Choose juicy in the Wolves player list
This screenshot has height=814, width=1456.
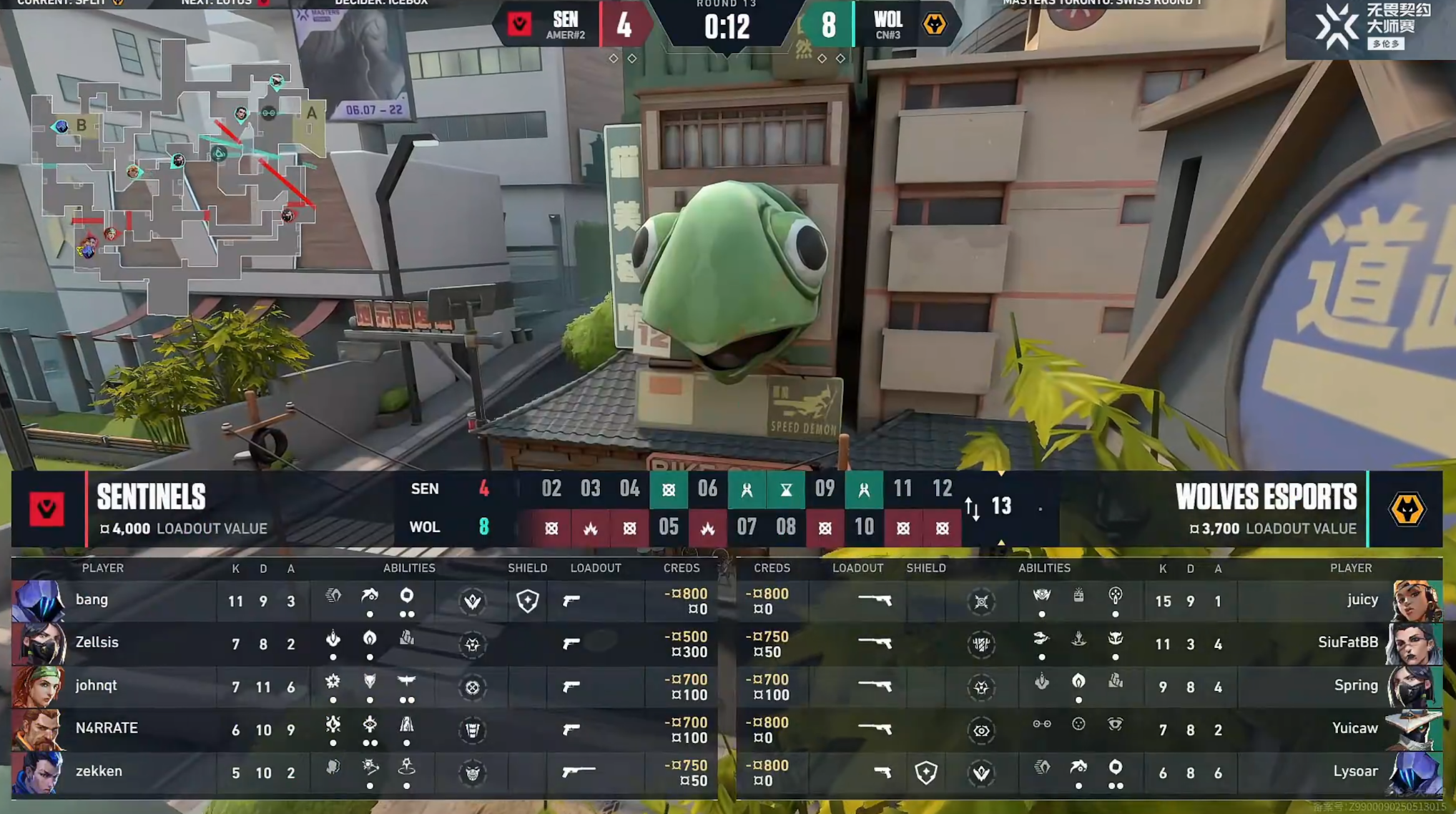[1362, 600]
